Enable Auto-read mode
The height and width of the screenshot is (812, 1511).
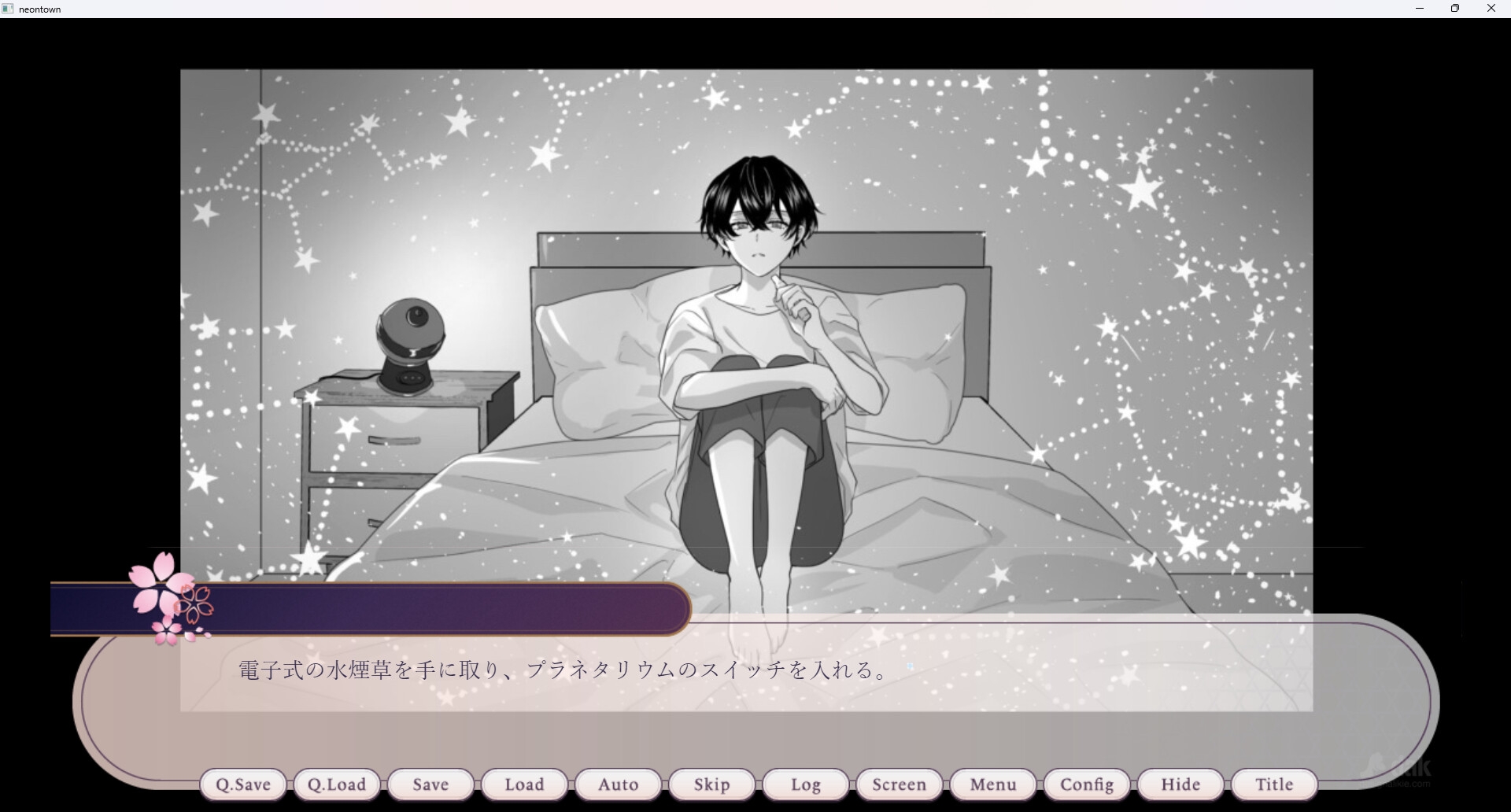tap(618, 784)
